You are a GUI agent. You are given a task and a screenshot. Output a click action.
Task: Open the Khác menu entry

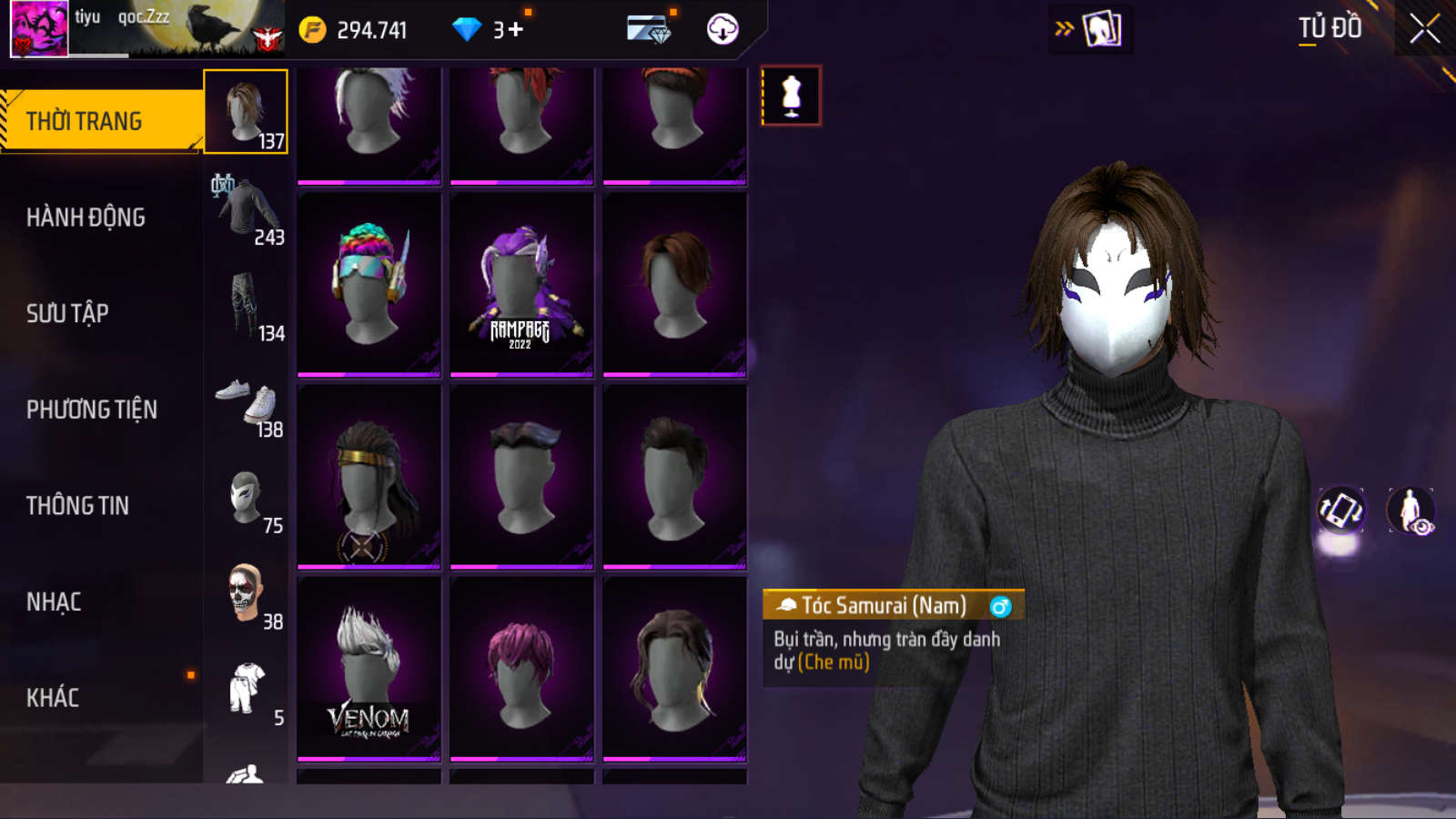(x=53, y=698)
